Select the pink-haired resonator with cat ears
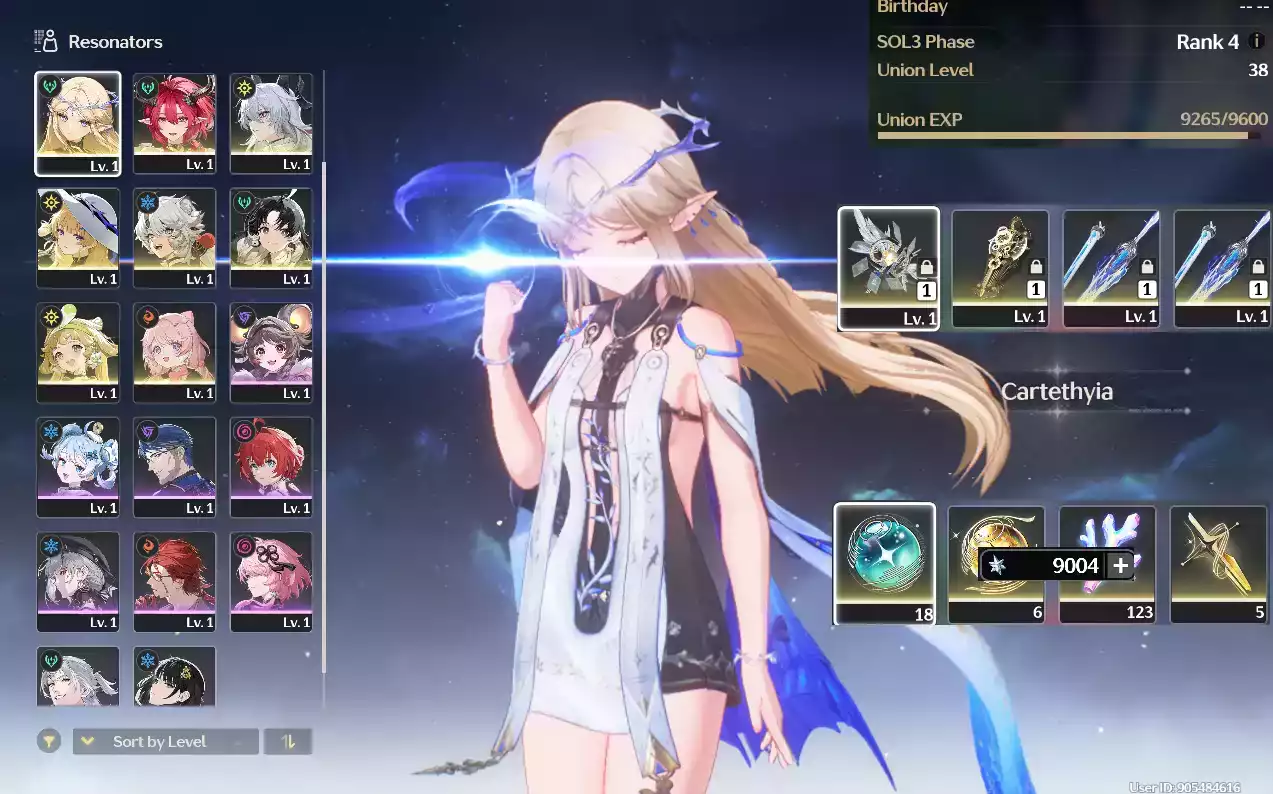Screen dimensions: 1273x794 [x=174, y=352]
